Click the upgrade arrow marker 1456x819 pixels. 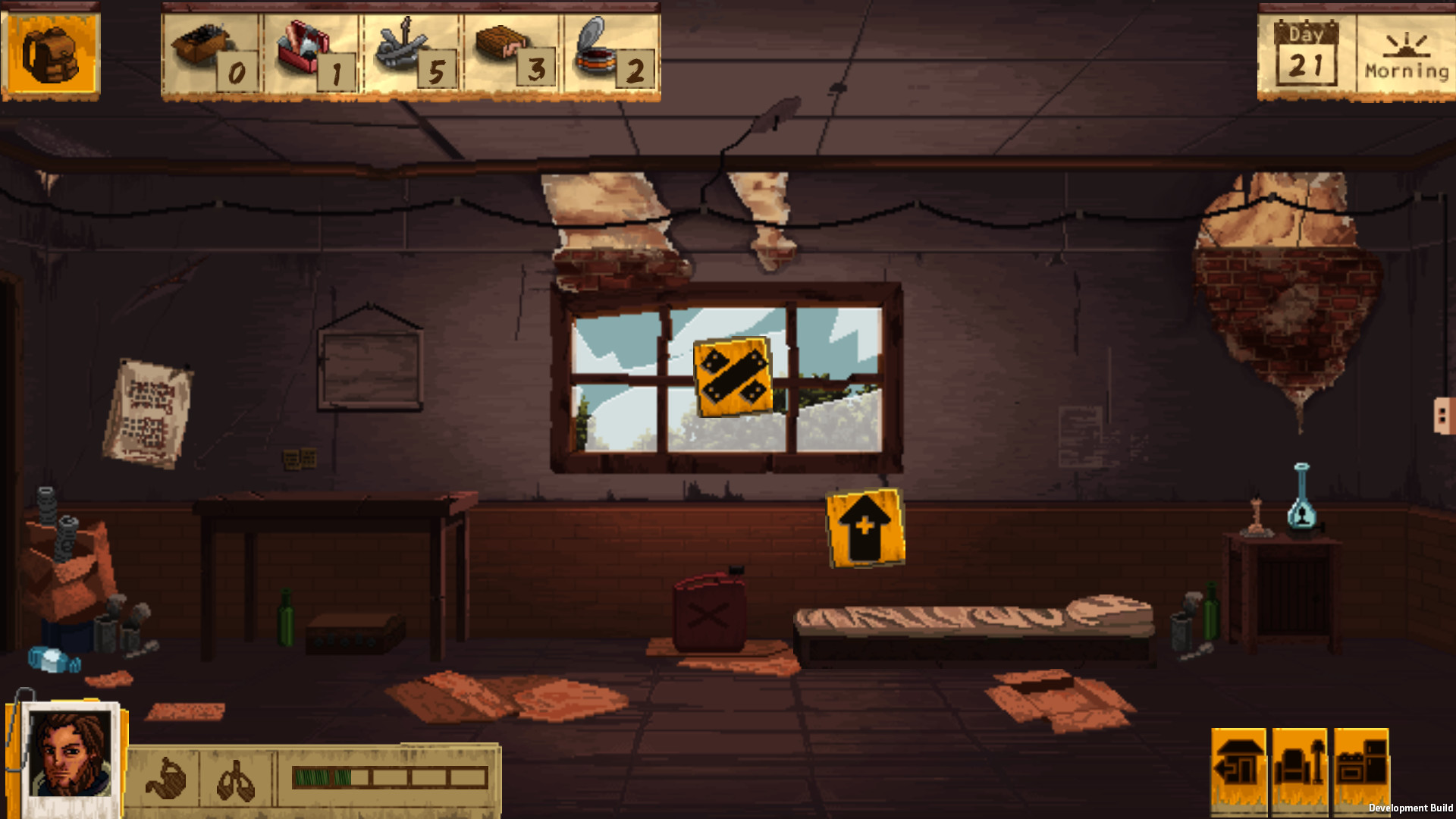tap(864, 529)
